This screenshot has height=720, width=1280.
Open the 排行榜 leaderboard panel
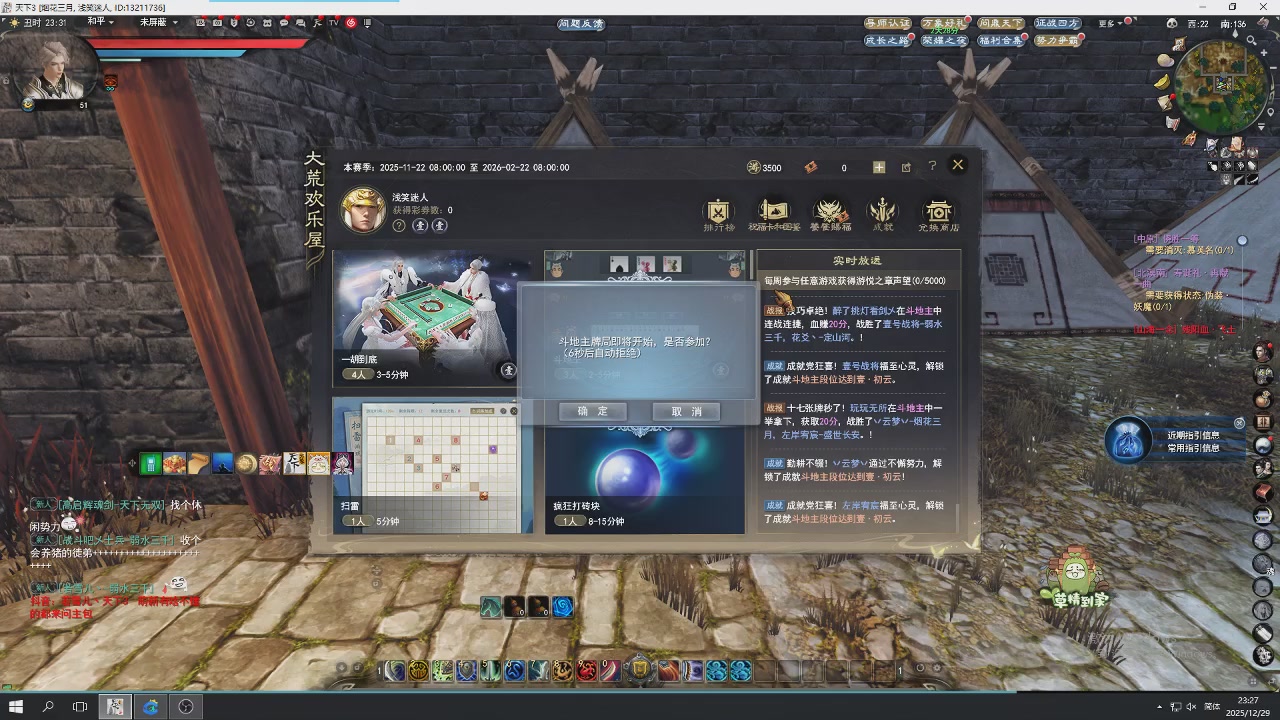[717, 213]
